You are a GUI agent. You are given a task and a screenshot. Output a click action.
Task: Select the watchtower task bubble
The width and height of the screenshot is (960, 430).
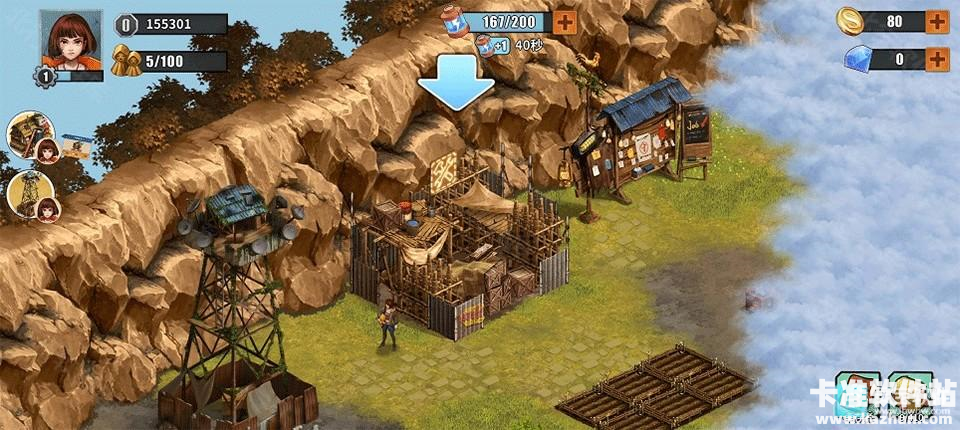31,194
